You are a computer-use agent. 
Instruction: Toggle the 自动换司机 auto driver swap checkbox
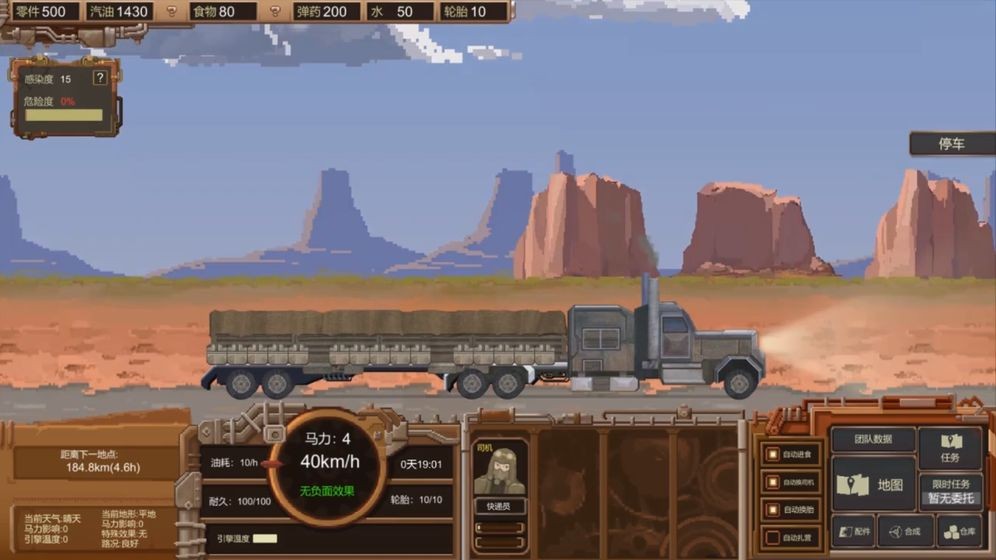pos(773,483)
